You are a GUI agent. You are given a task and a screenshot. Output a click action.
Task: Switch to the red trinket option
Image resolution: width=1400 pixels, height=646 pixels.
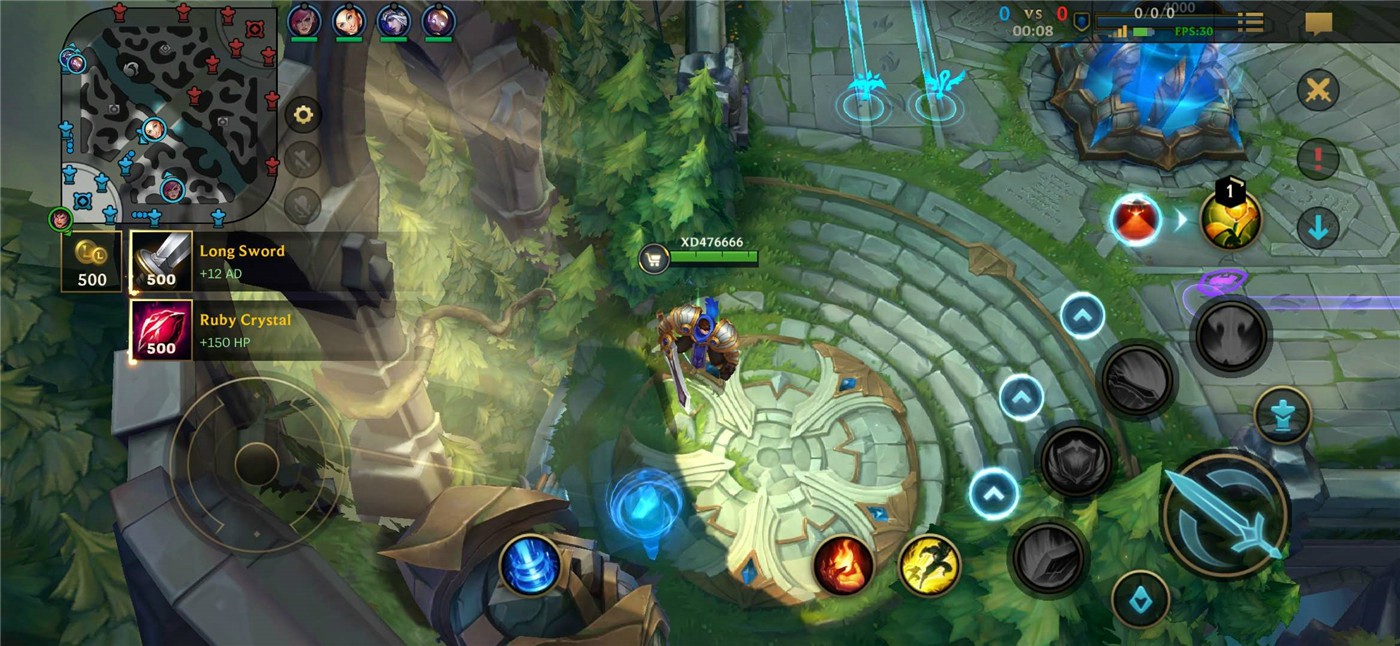click(1135, 220)
